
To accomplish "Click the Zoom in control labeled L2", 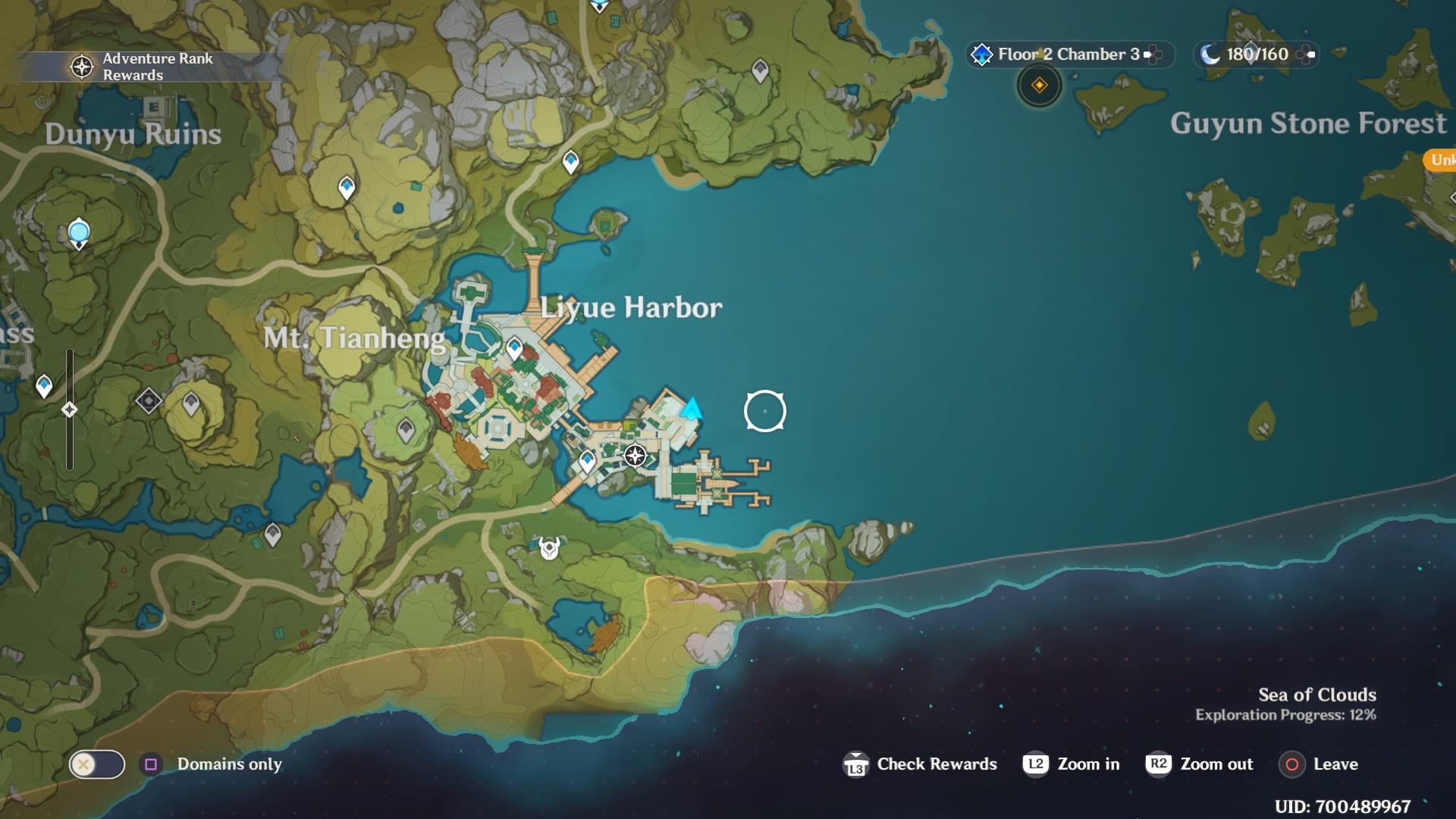I will pos(1037,764).
